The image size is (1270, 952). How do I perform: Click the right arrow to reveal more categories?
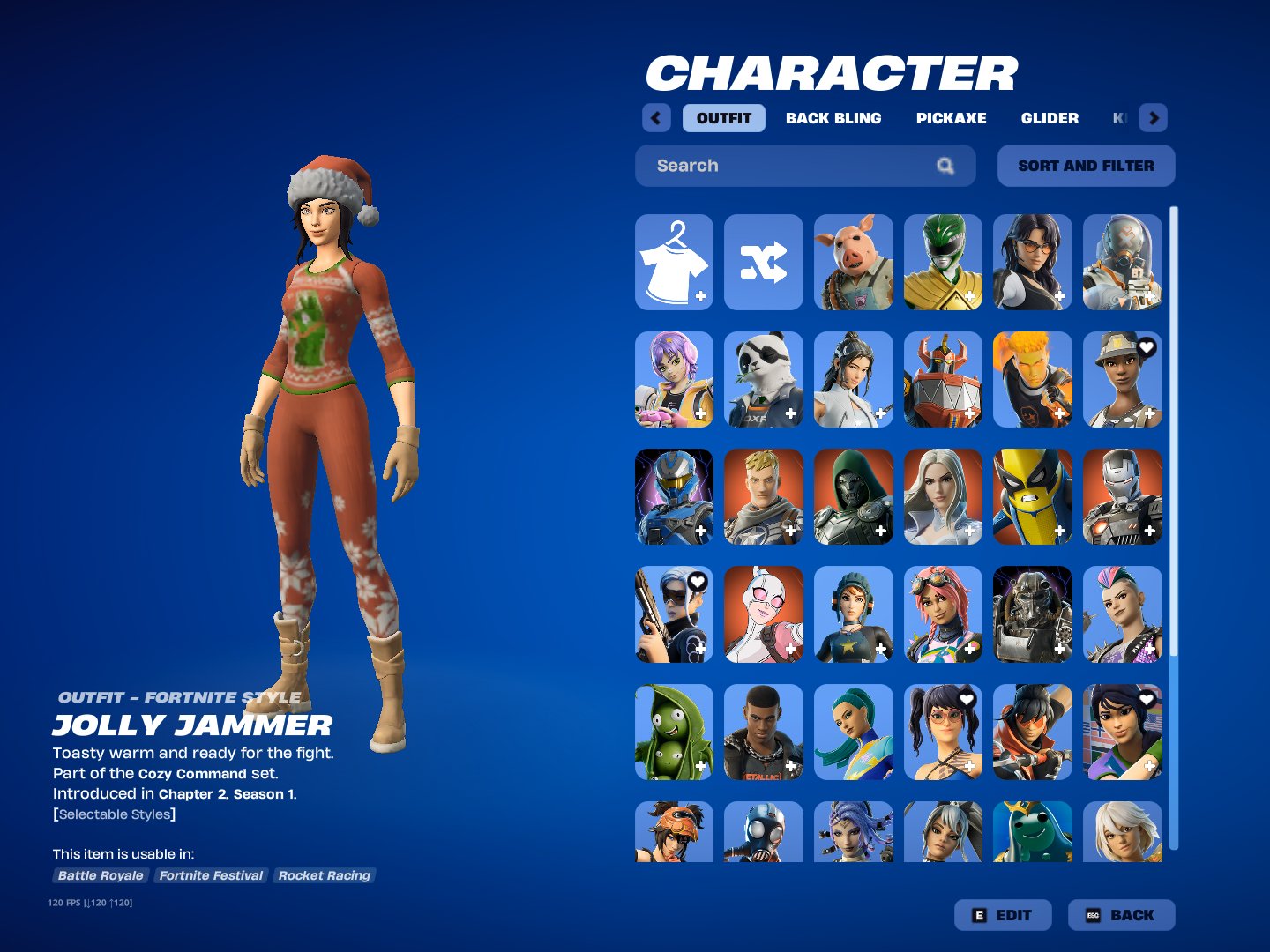coord(1154,117)
